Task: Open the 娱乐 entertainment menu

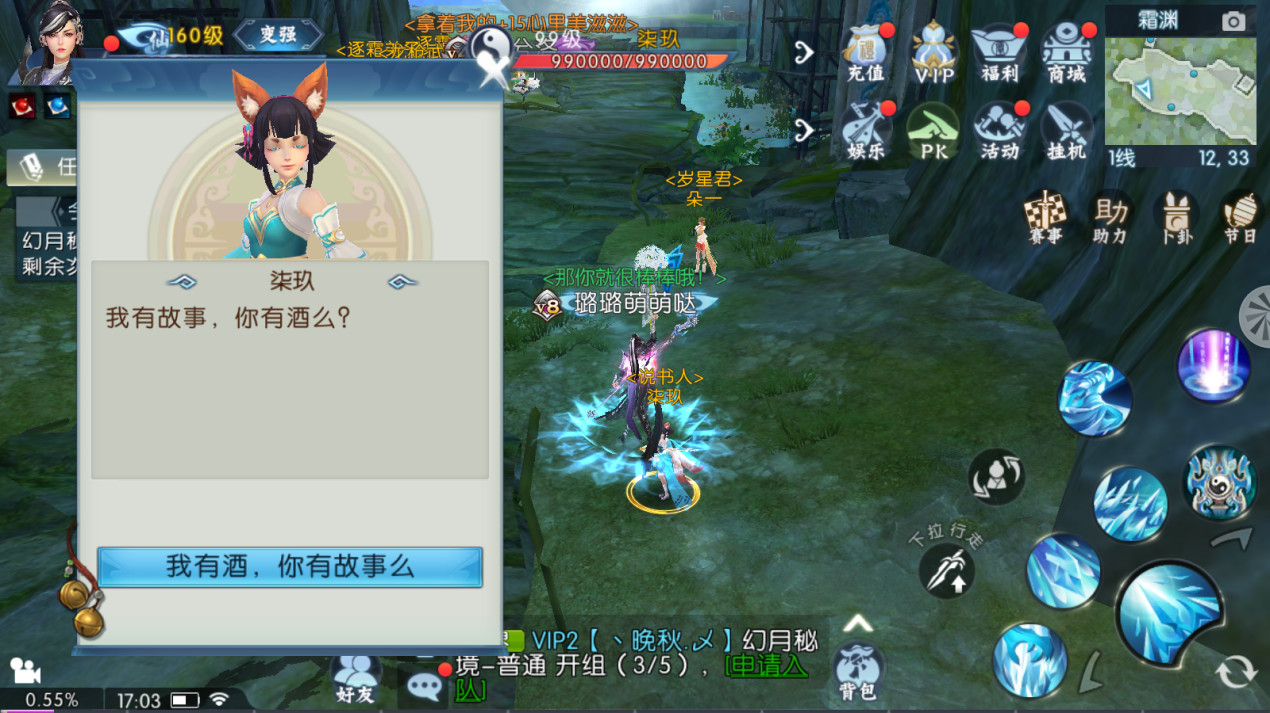Action: 866,131
